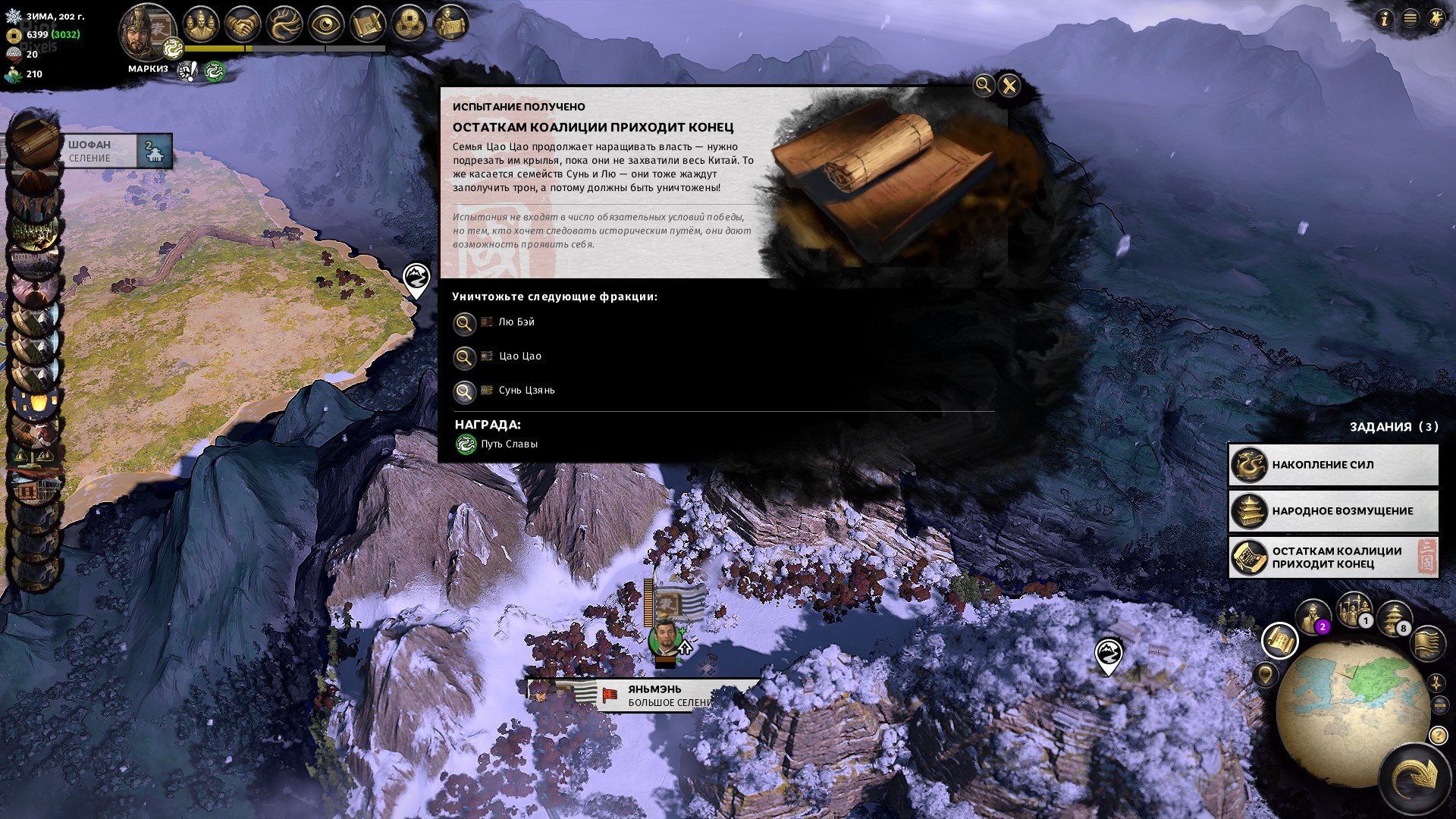The width and height of the screenshot is (1456, 819).
Task: Open the records scroll icon in top toolbar
Action: click(368, 23)
